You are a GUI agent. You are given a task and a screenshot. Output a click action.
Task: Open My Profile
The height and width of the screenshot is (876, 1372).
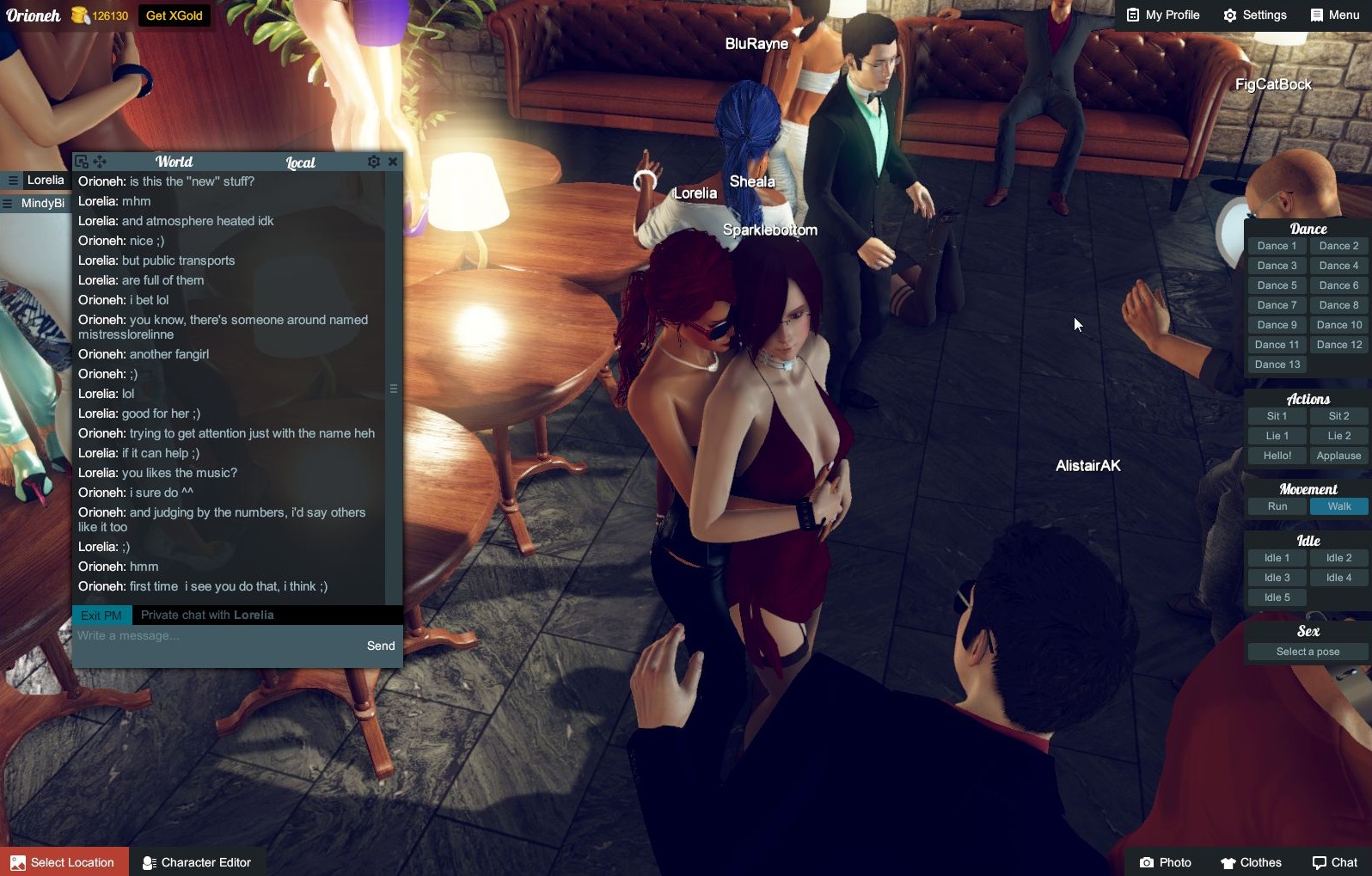[1162, 15]
